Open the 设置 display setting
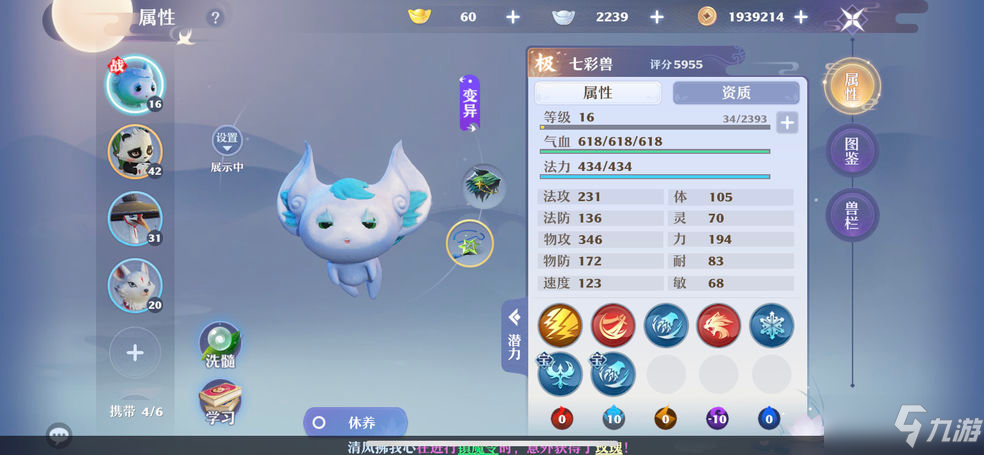This screenshot has width=984, height=455. (x=227, y=142)
